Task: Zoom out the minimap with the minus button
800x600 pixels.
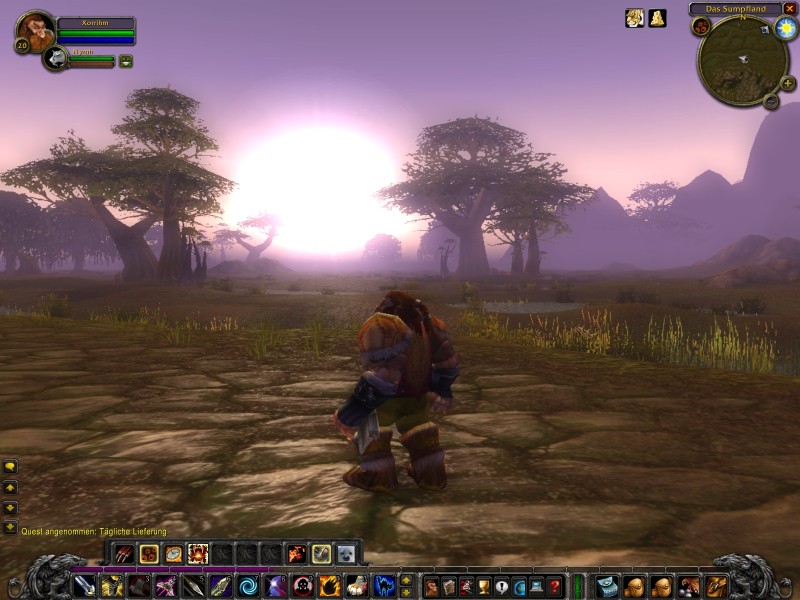Action: [x=772, y=100]
